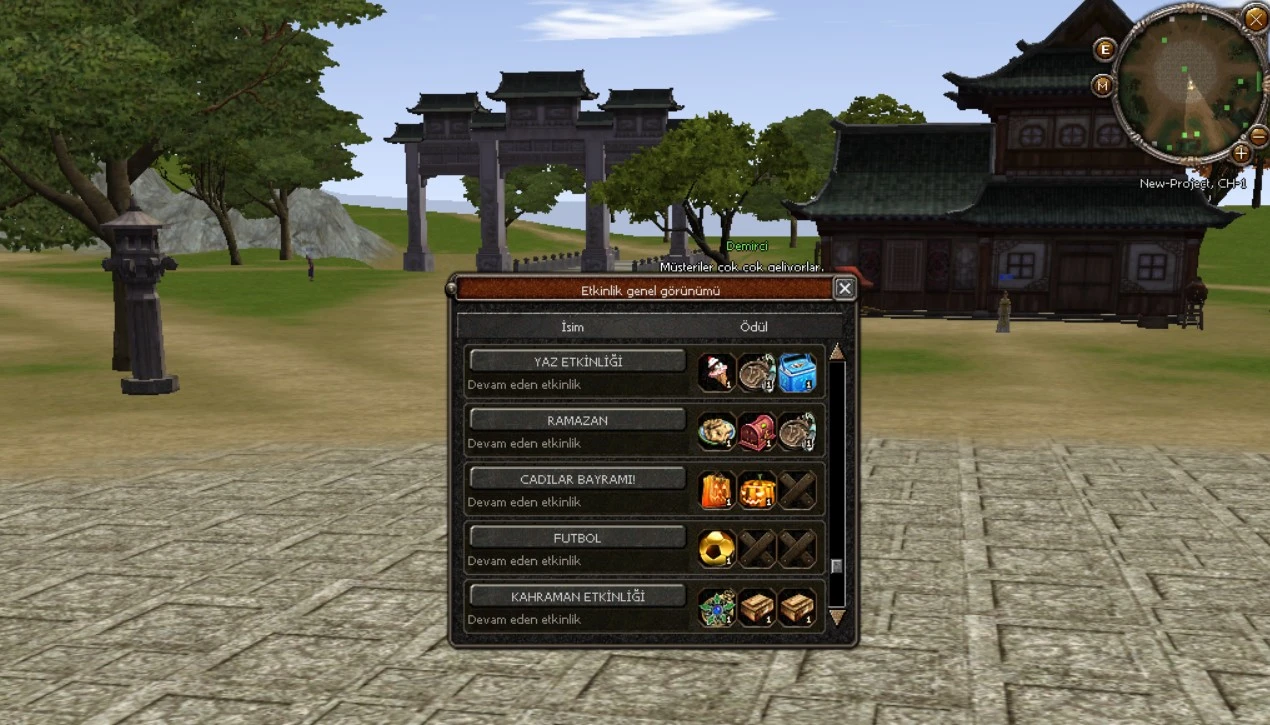Open the FUTBOL event entry
The image size is (1270, 725).
pos(577,538)
